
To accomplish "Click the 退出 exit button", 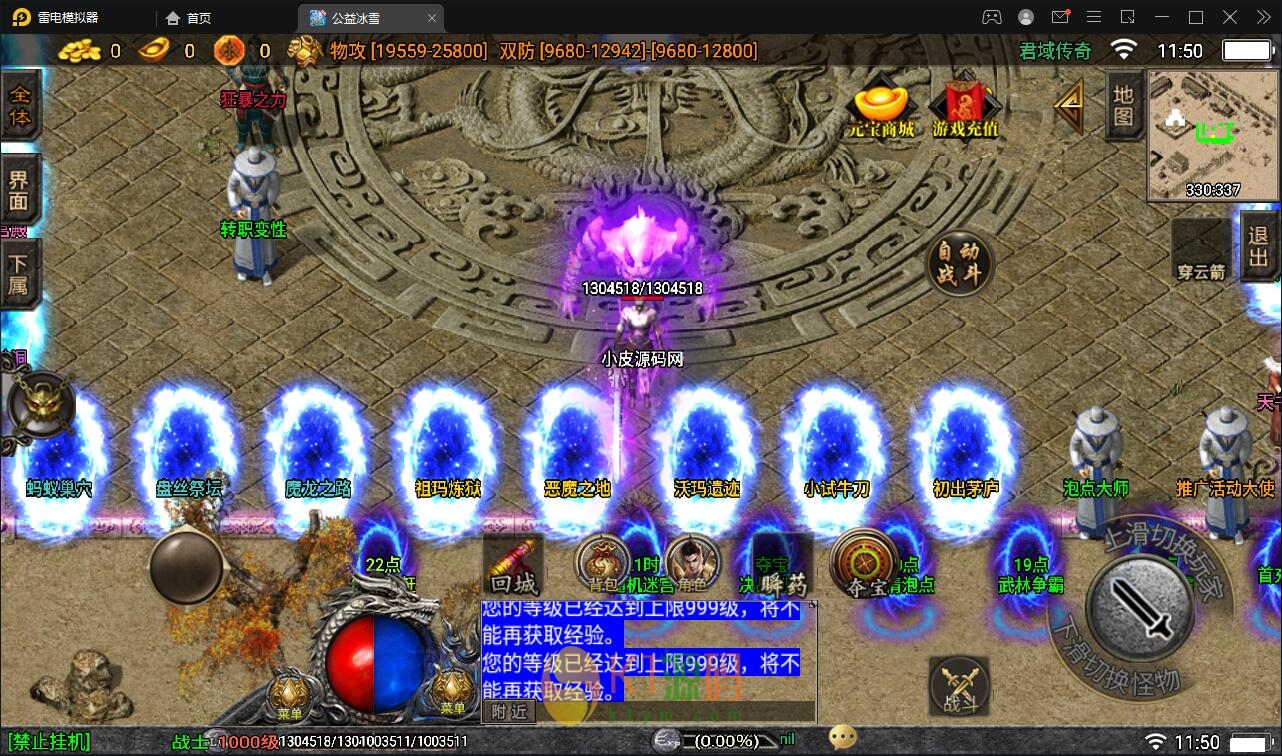I will (1259, 246).
